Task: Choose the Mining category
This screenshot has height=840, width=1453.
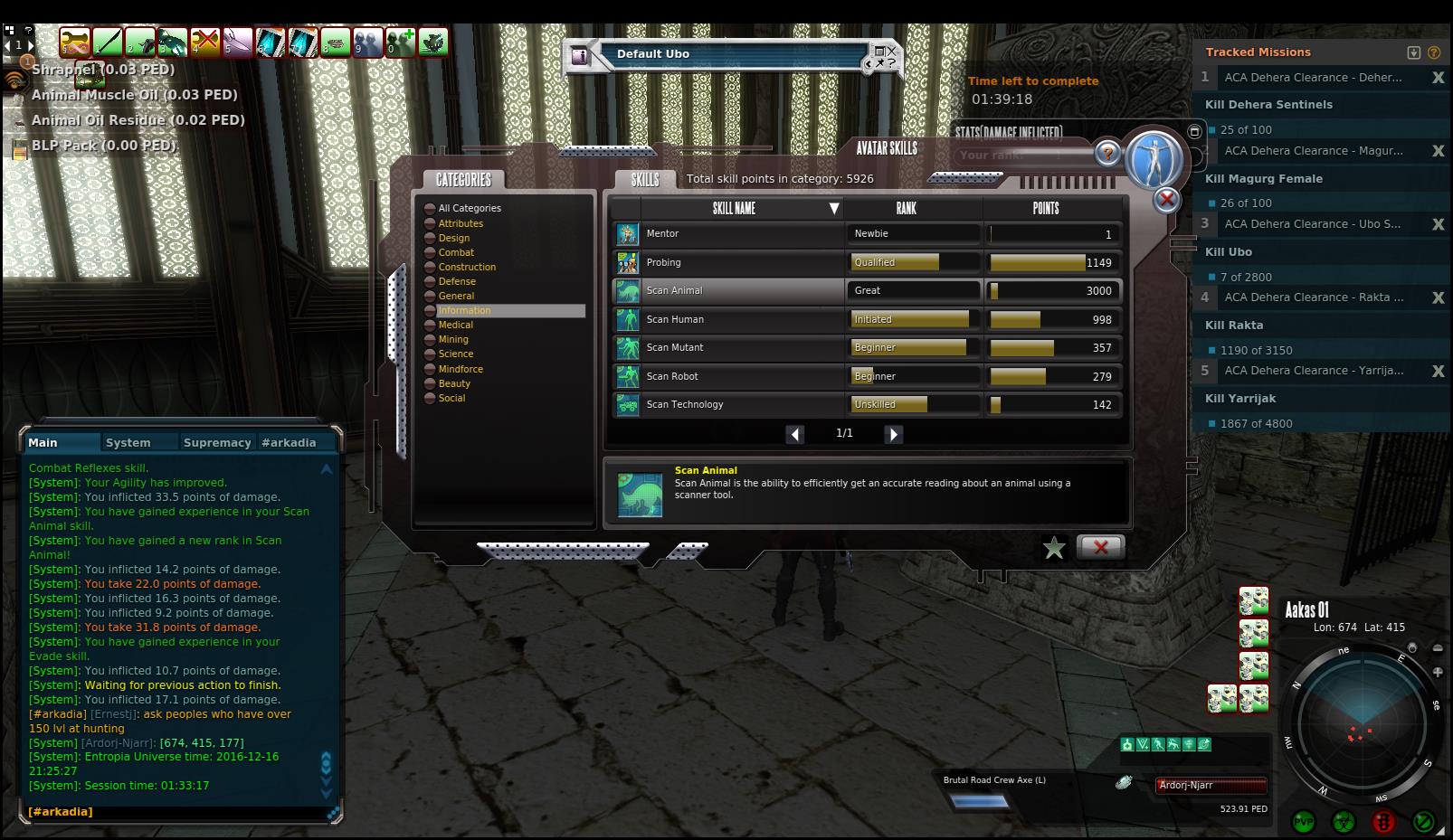Action: coord(453,339)
